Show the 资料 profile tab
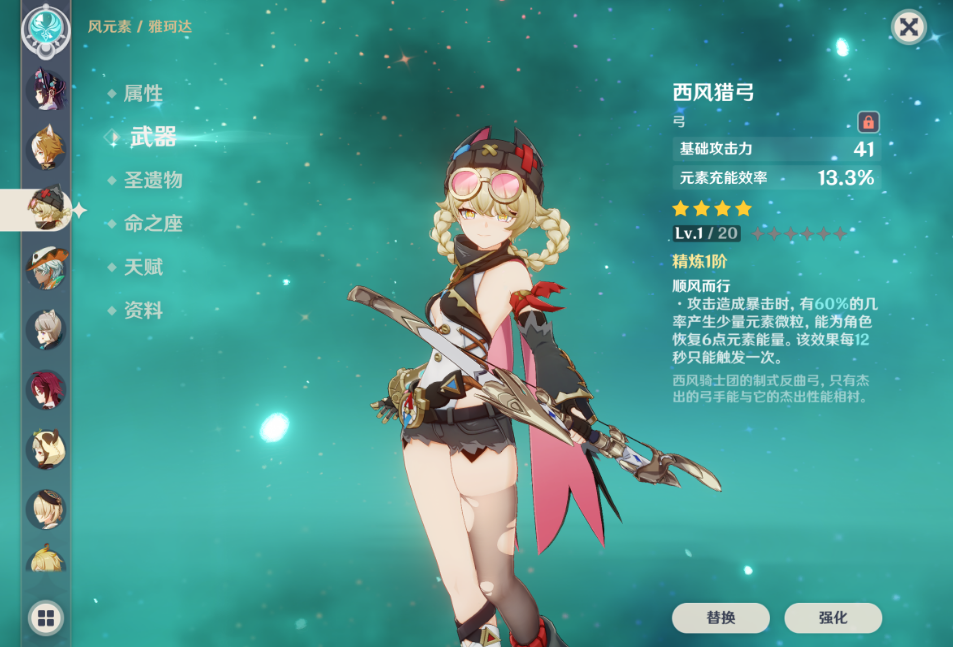The width and height of the screenshot is (953, 647). (x=143, y=311)
